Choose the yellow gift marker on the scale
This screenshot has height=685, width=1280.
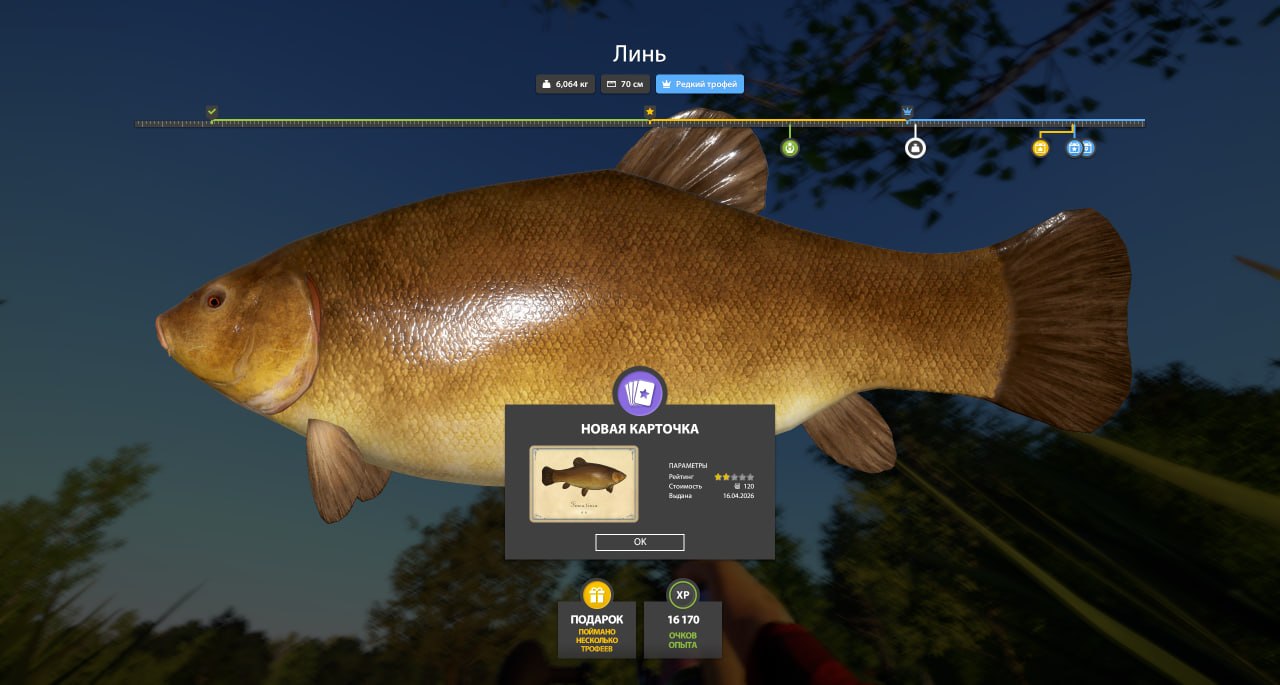[x=1040, y=148]
